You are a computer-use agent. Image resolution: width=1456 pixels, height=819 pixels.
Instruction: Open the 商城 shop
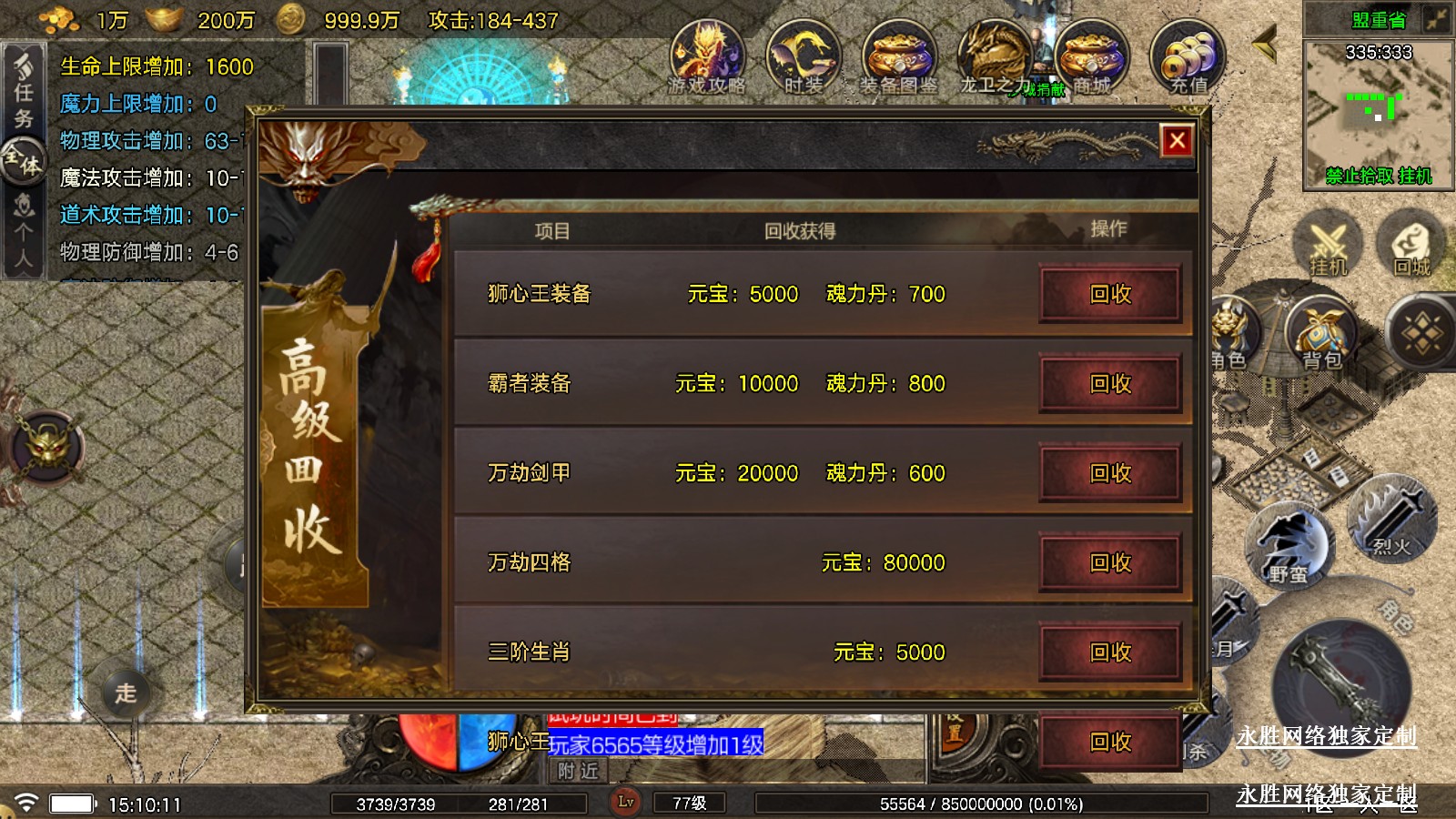point(1090,57)
